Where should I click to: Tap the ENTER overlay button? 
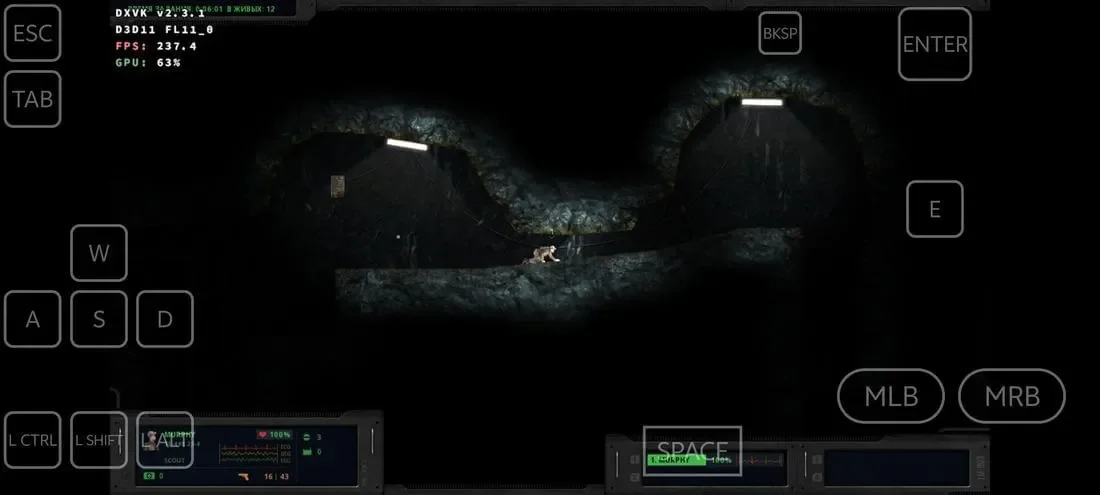pyautogui.click(x=934, y=44)
